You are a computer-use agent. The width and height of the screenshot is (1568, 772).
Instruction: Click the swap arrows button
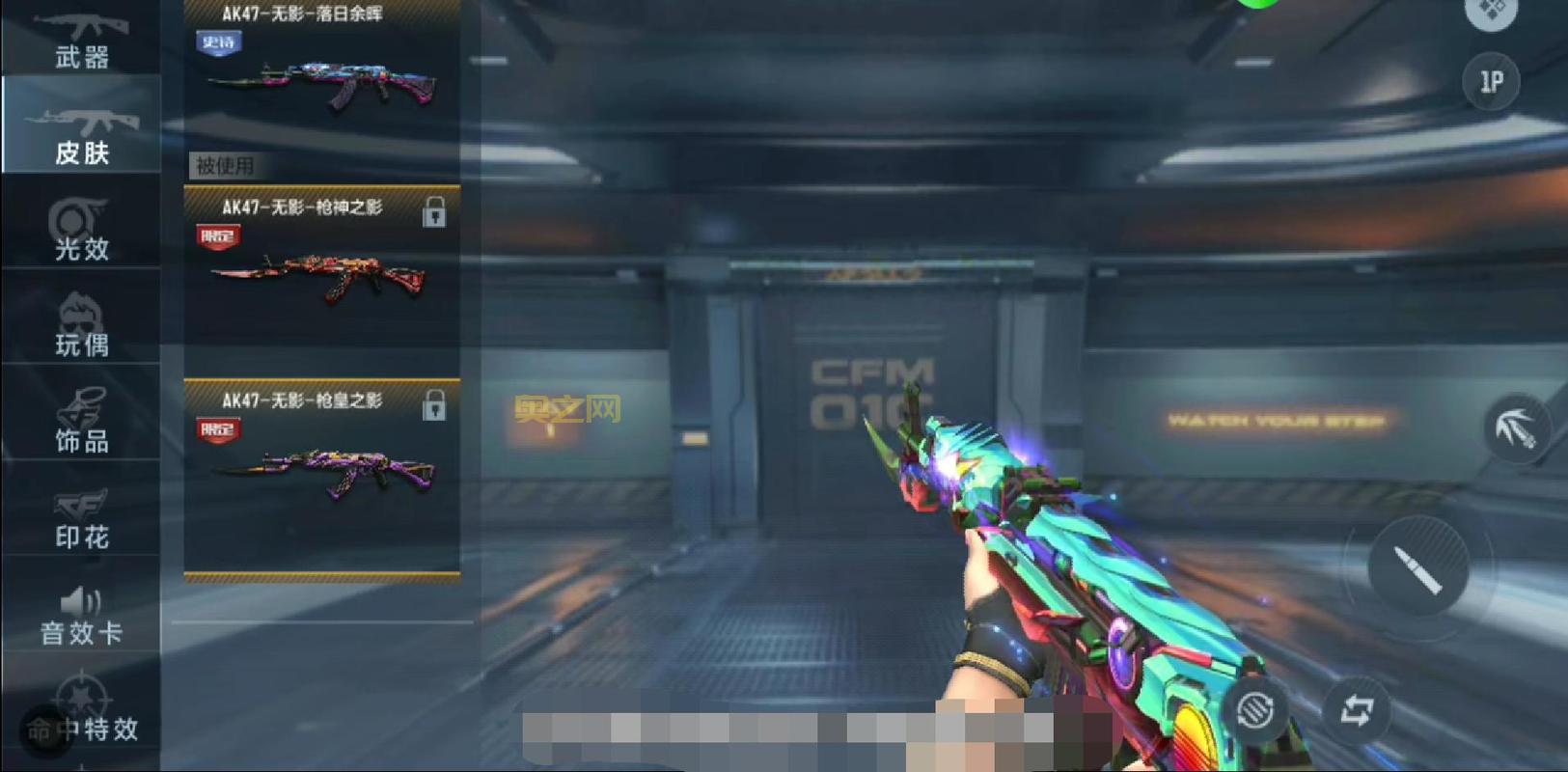tap(1356, 711)
